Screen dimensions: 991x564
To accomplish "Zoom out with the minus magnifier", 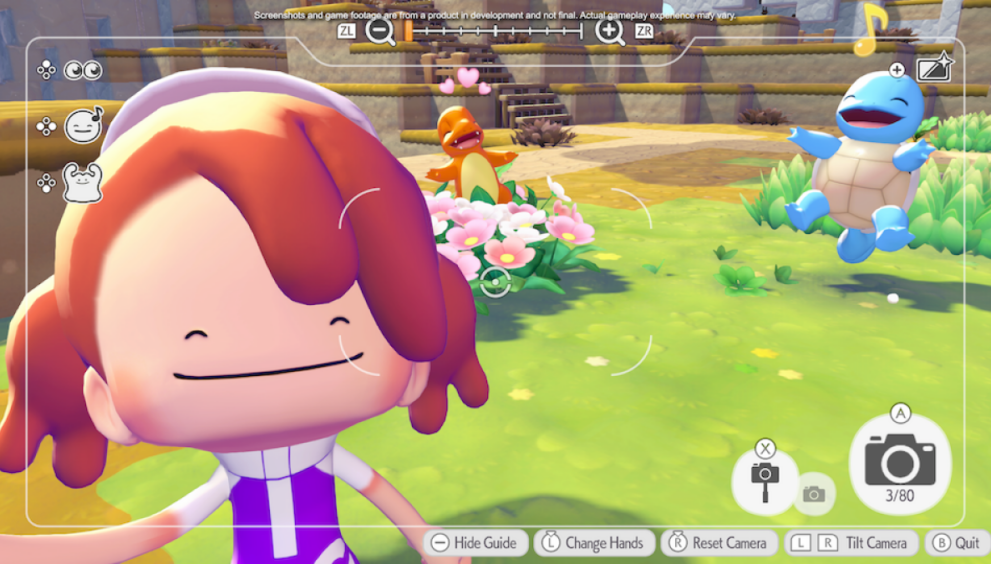I will tap(380, 31).
